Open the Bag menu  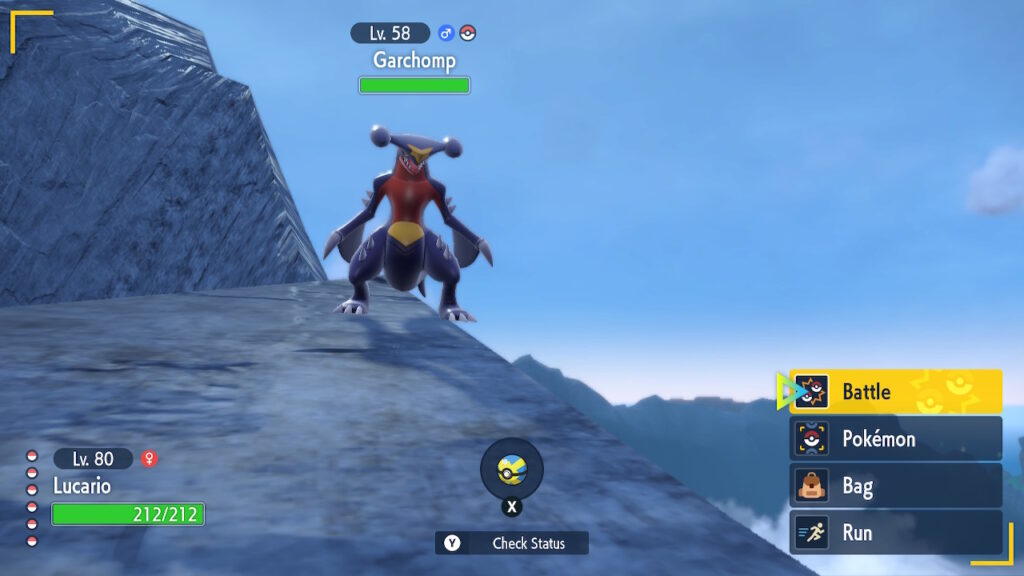point(896,486)
